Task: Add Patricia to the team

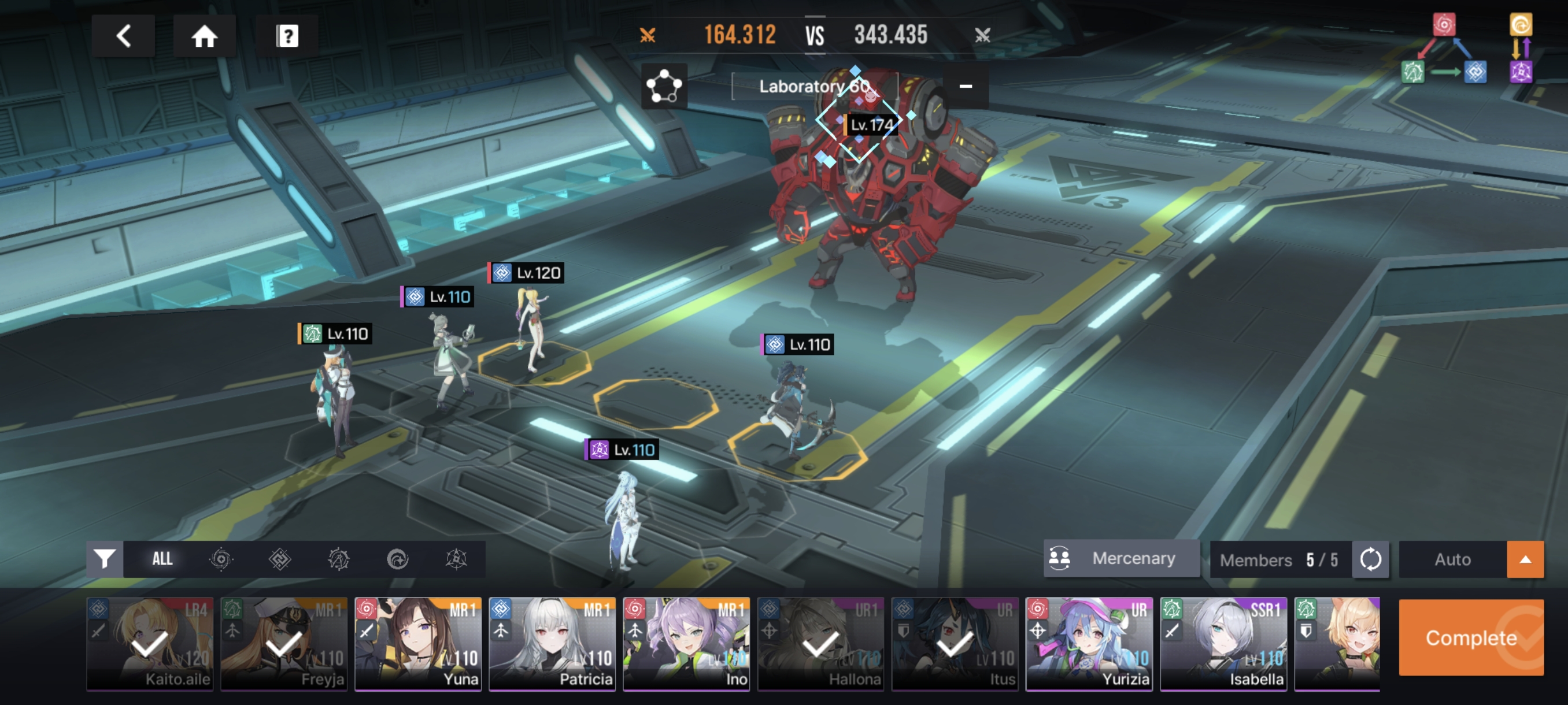Action: click(552, 644)
